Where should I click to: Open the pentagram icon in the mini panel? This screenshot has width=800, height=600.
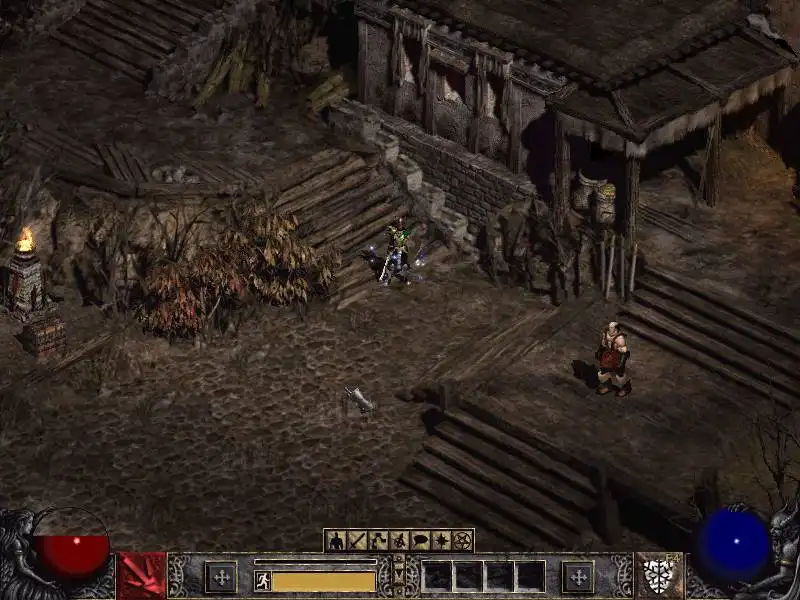462,541
